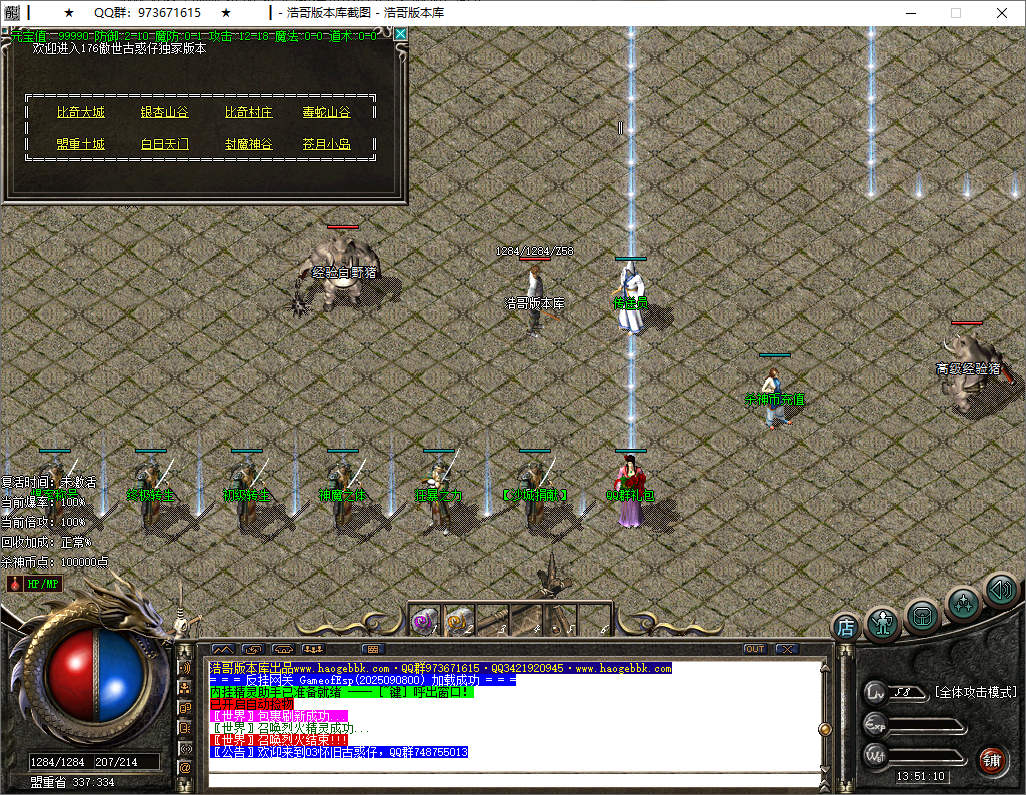Pick the 苍月小岛 teleport link
1026x795 pixels.
[327, 144]
